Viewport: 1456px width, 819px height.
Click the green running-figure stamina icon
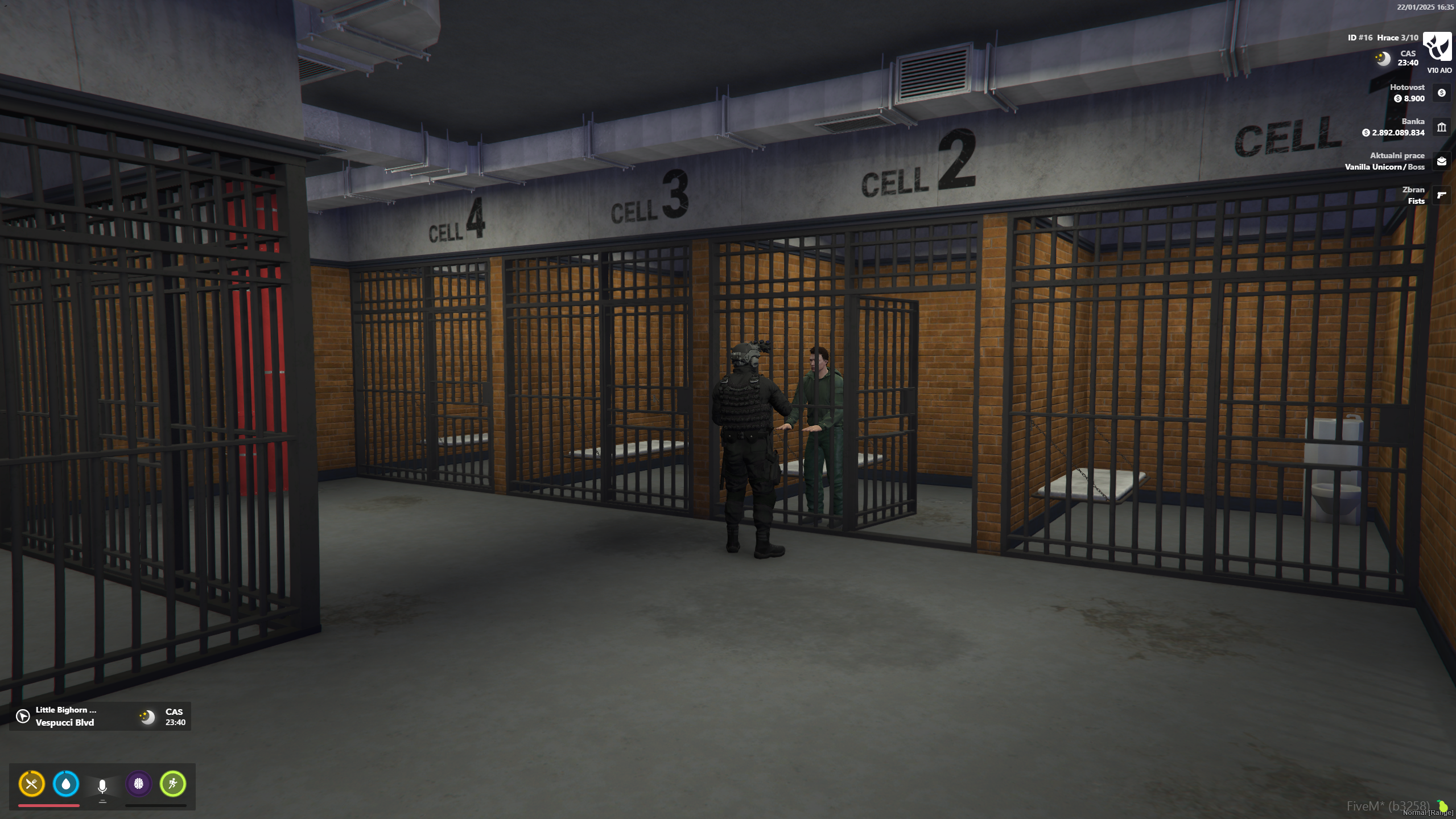tap(173, 785)
